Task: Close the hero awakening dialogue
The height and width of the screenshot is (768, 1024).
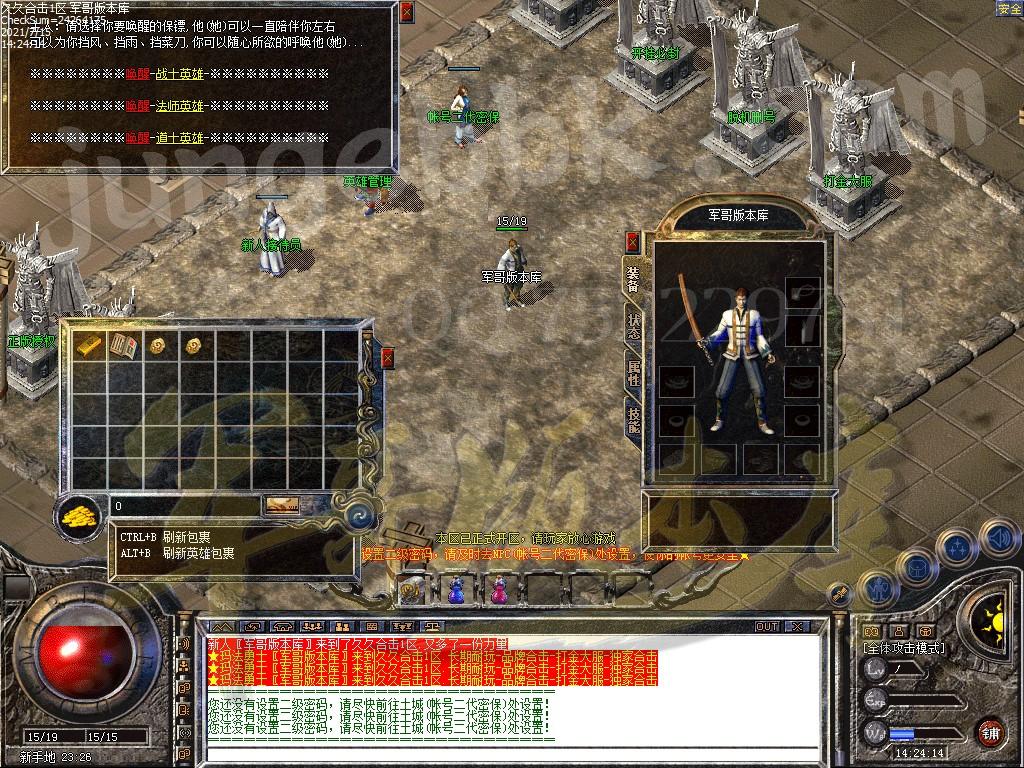Action: tap(406, 12)
